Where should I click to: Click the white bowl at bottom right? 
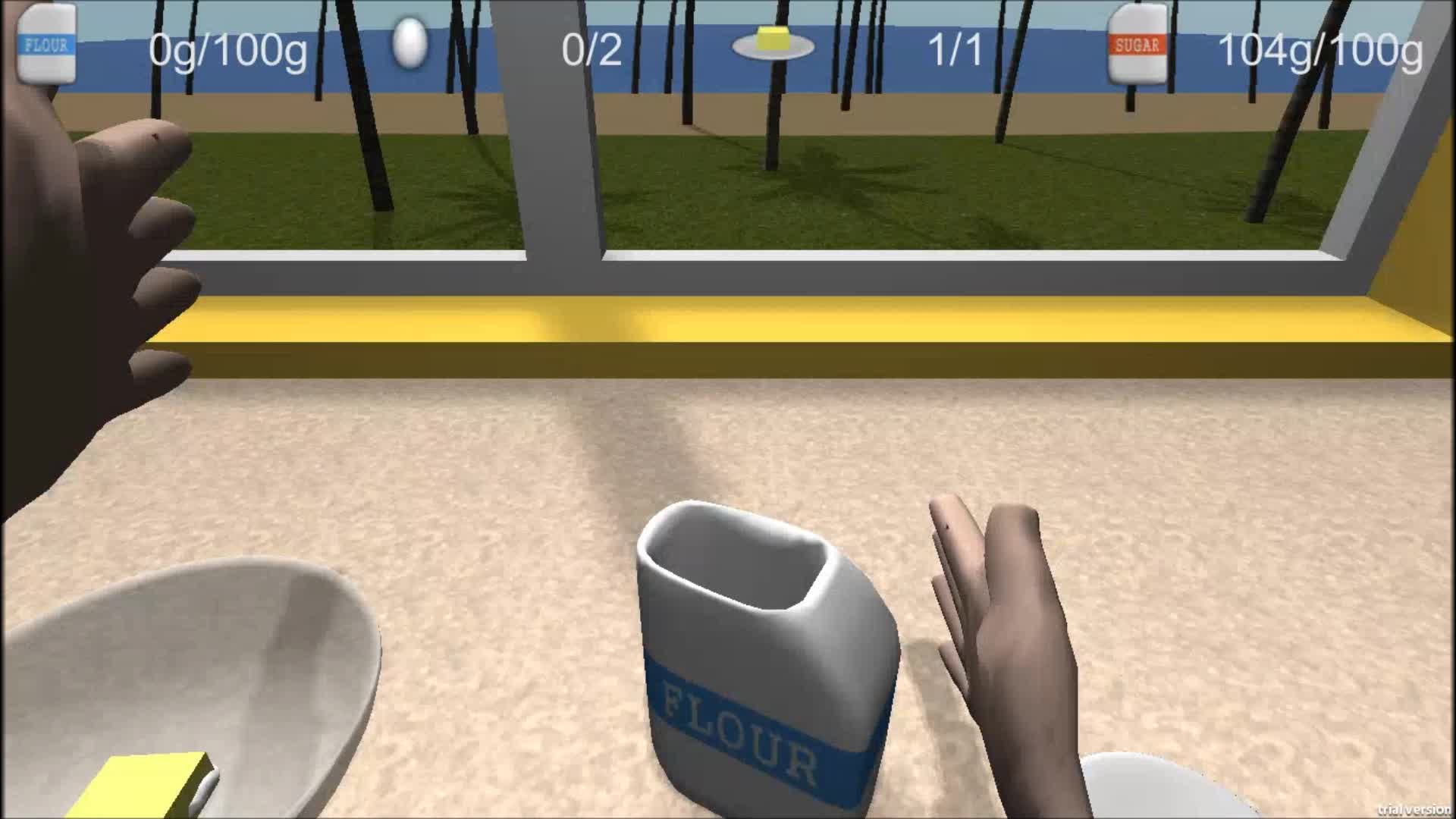[1160, 796]
